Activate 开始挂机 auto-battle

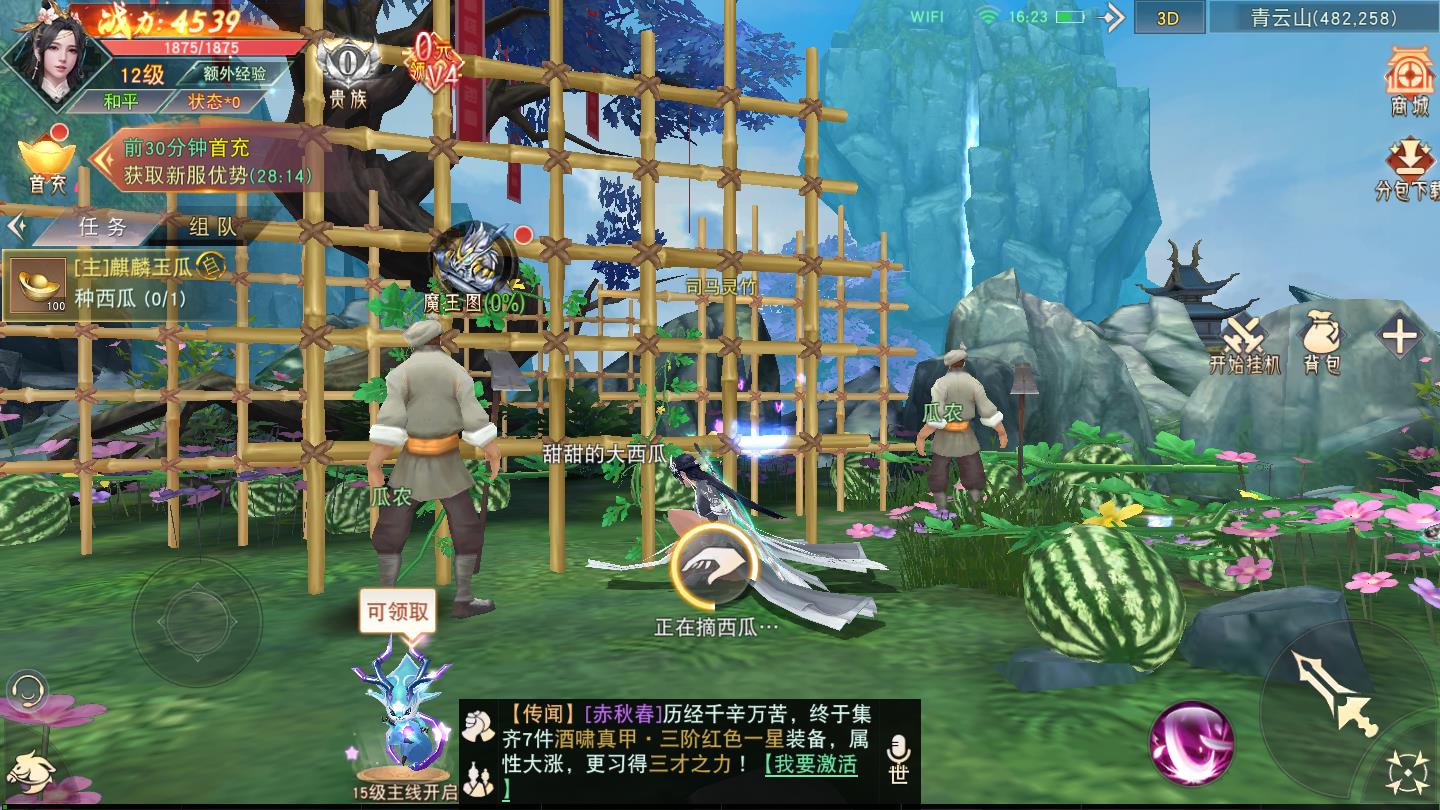click(1244, 340)
